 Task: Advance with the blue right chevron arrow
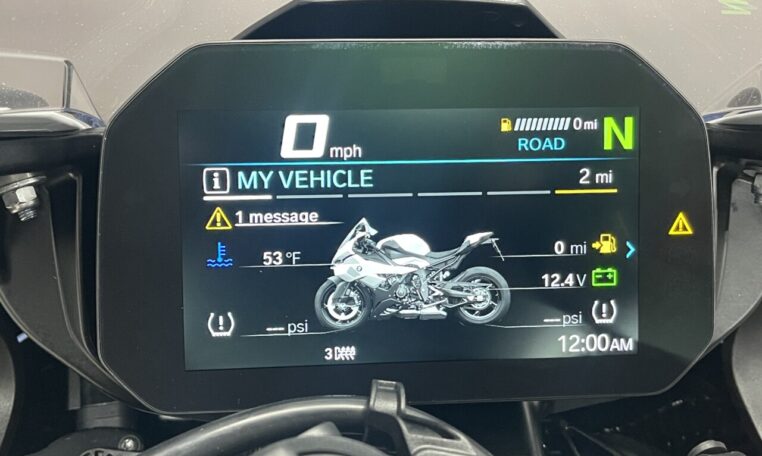pyautogui.click(x=631, y=248)
